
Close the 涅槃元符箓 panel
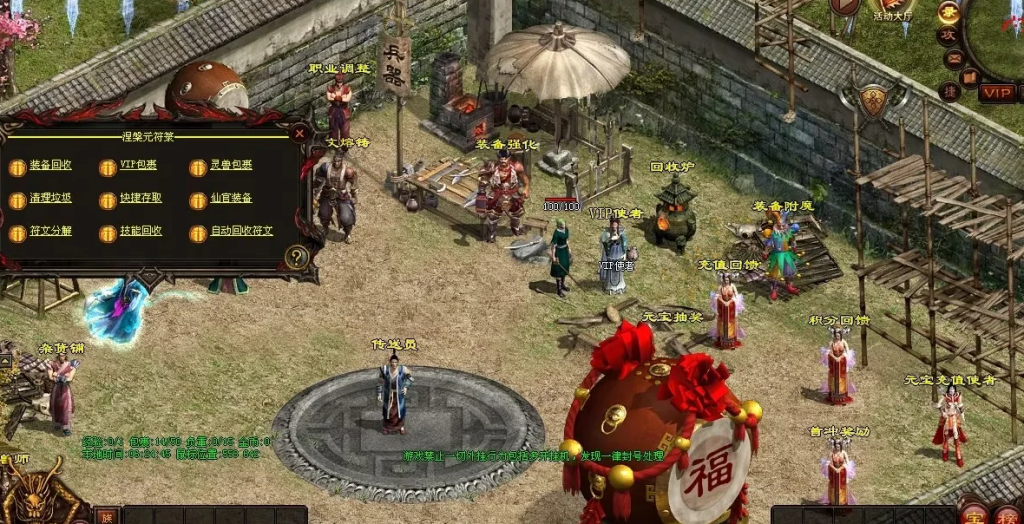click(x=299, y=132)
